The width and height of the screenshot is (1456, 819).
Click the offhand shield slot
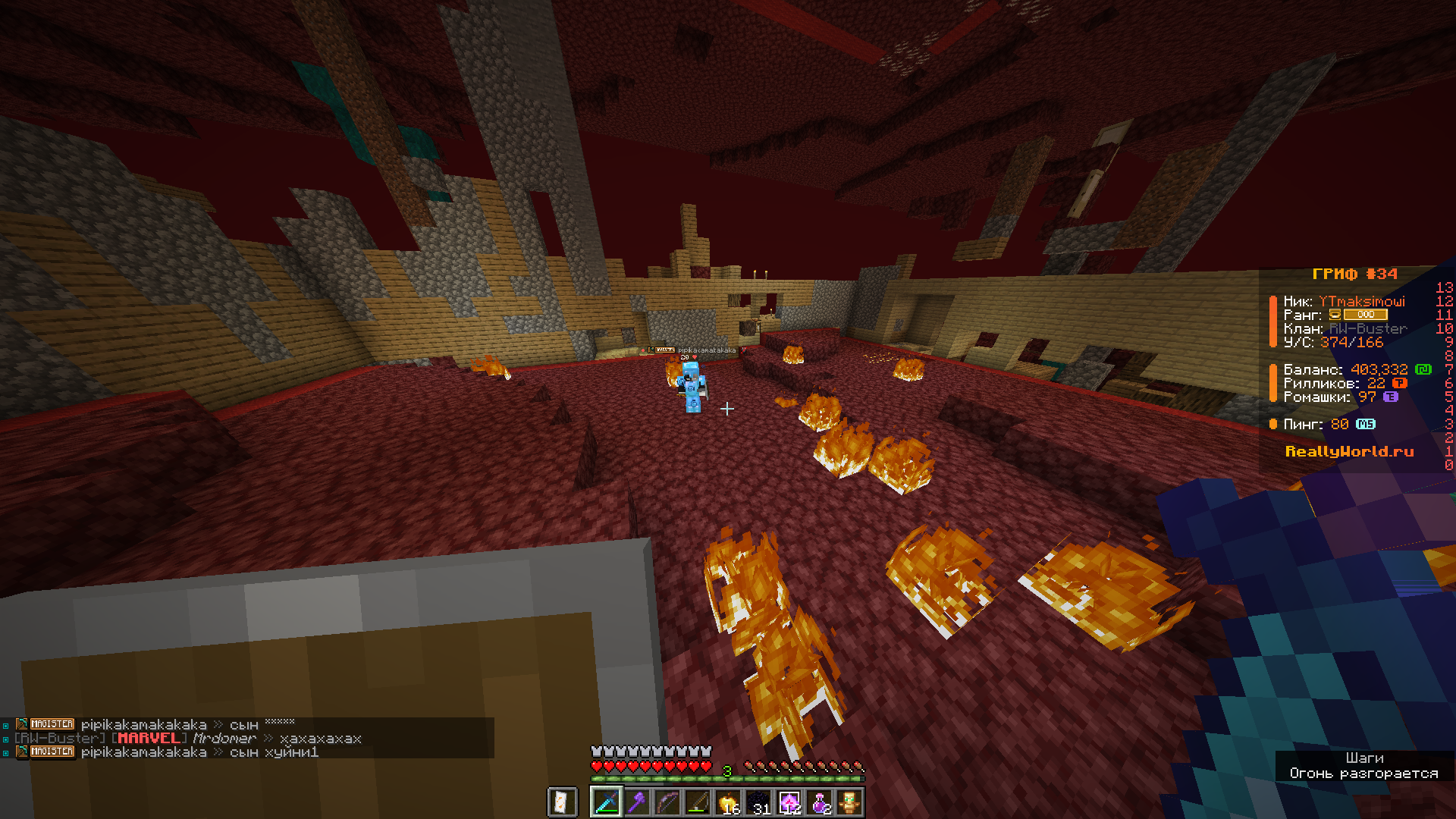[x=562, y=802]
